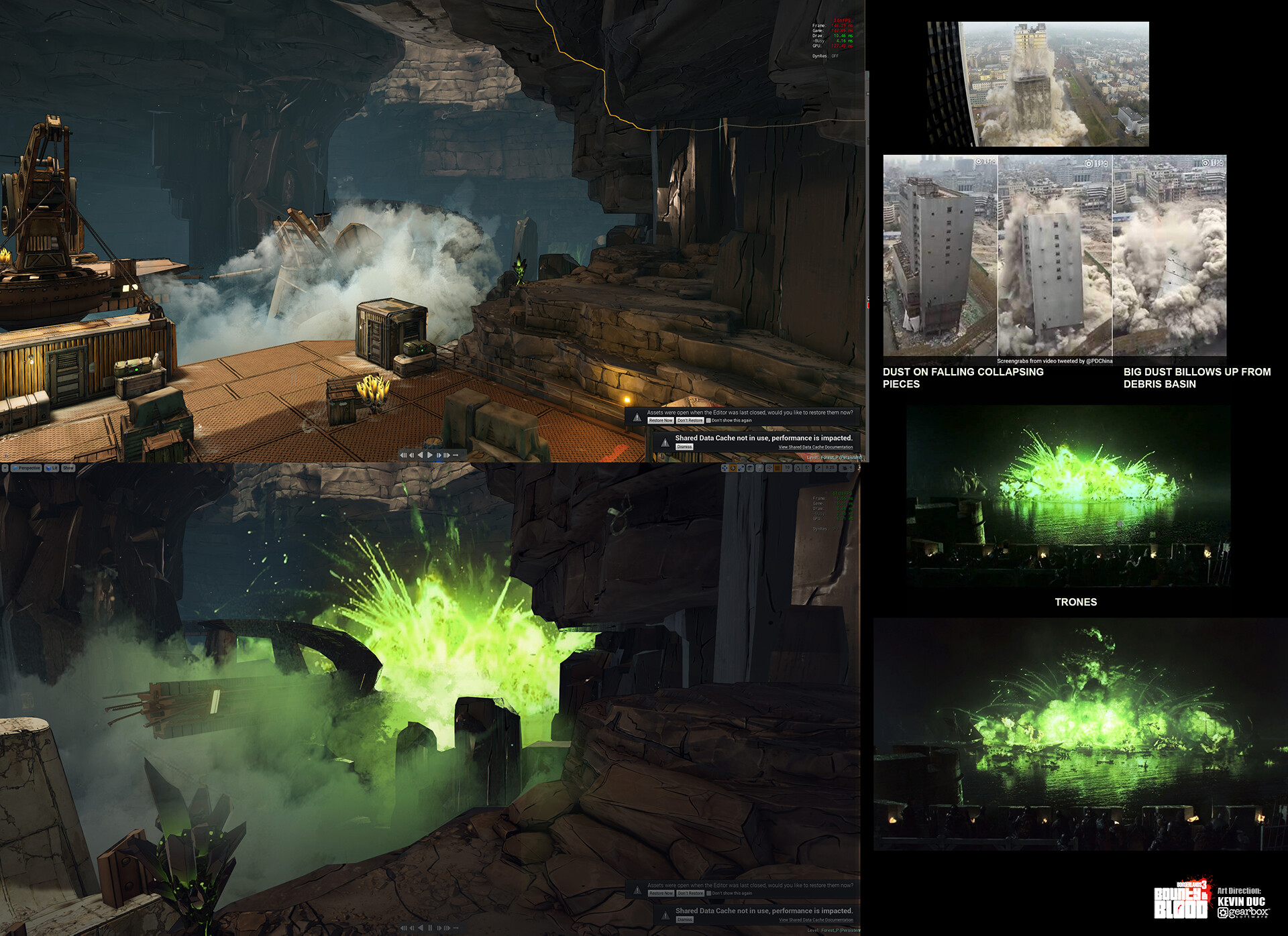Click Restore Now in the dust viewport
This screenshot has width=1288, height=936.
click(x=661, y=420)
